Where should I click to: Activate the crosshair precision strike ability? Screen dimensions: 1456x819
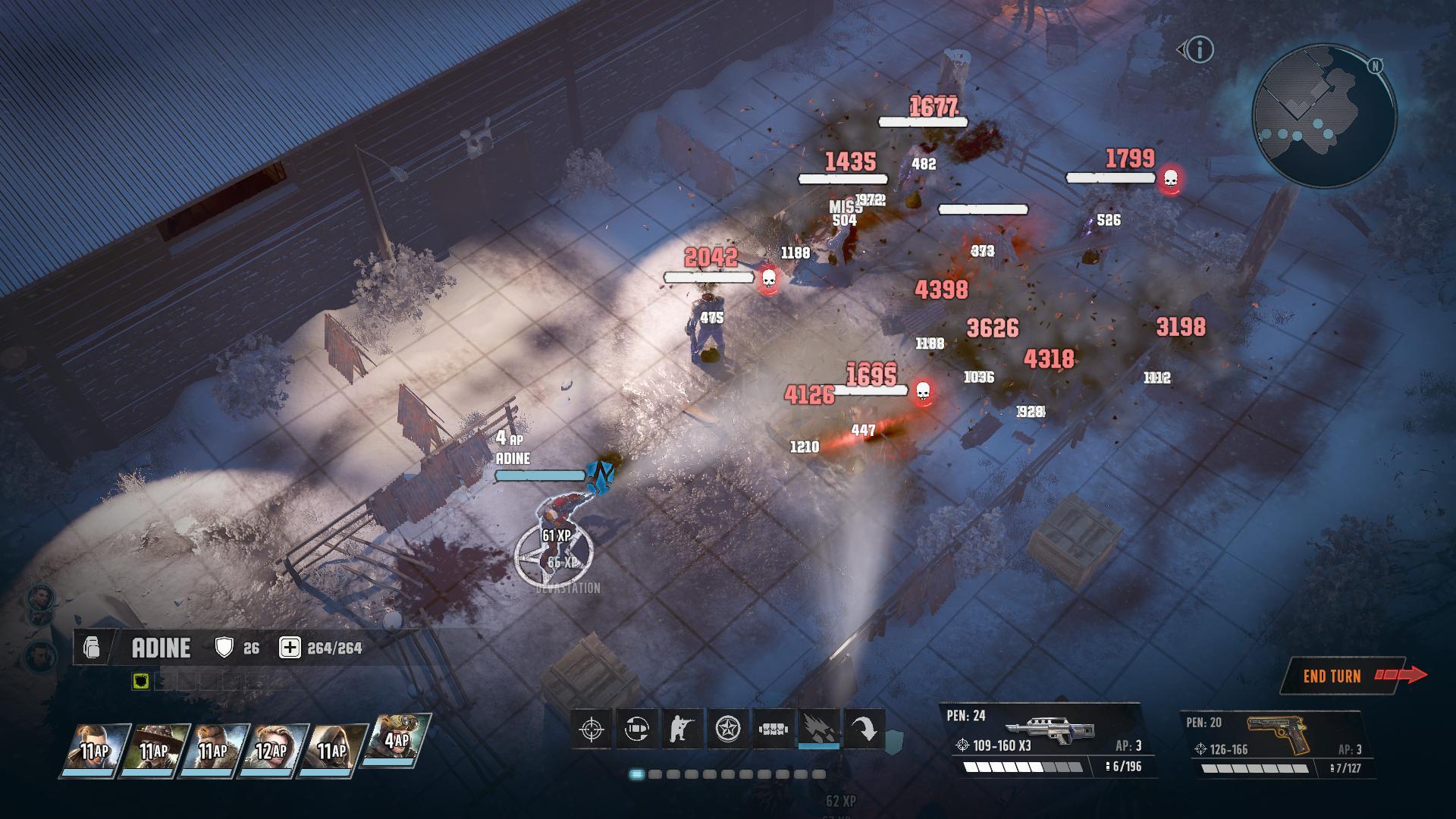(591, 730)
